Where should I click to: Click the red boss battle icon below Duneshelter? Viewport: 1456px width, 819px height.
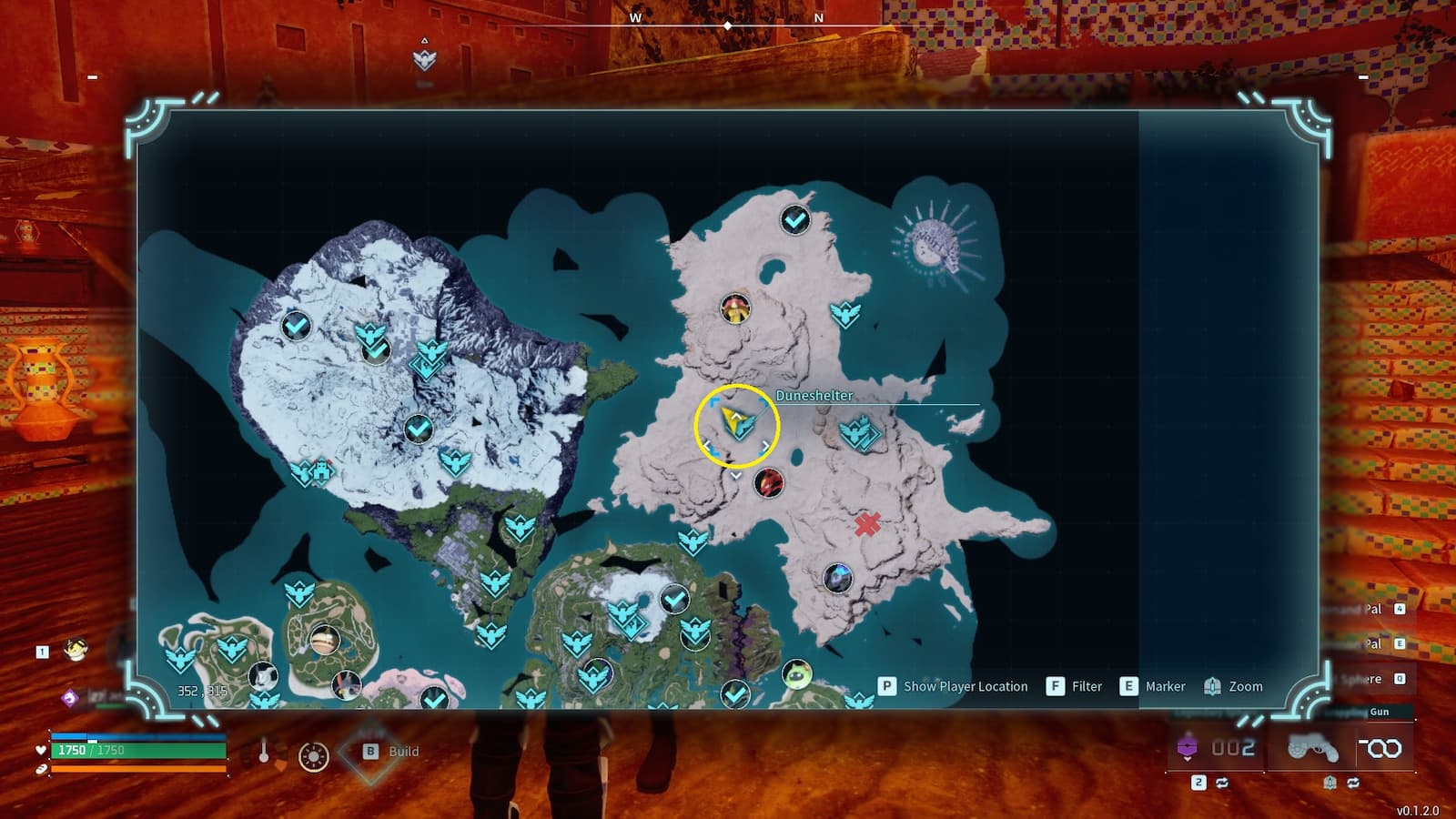[769, 484]
